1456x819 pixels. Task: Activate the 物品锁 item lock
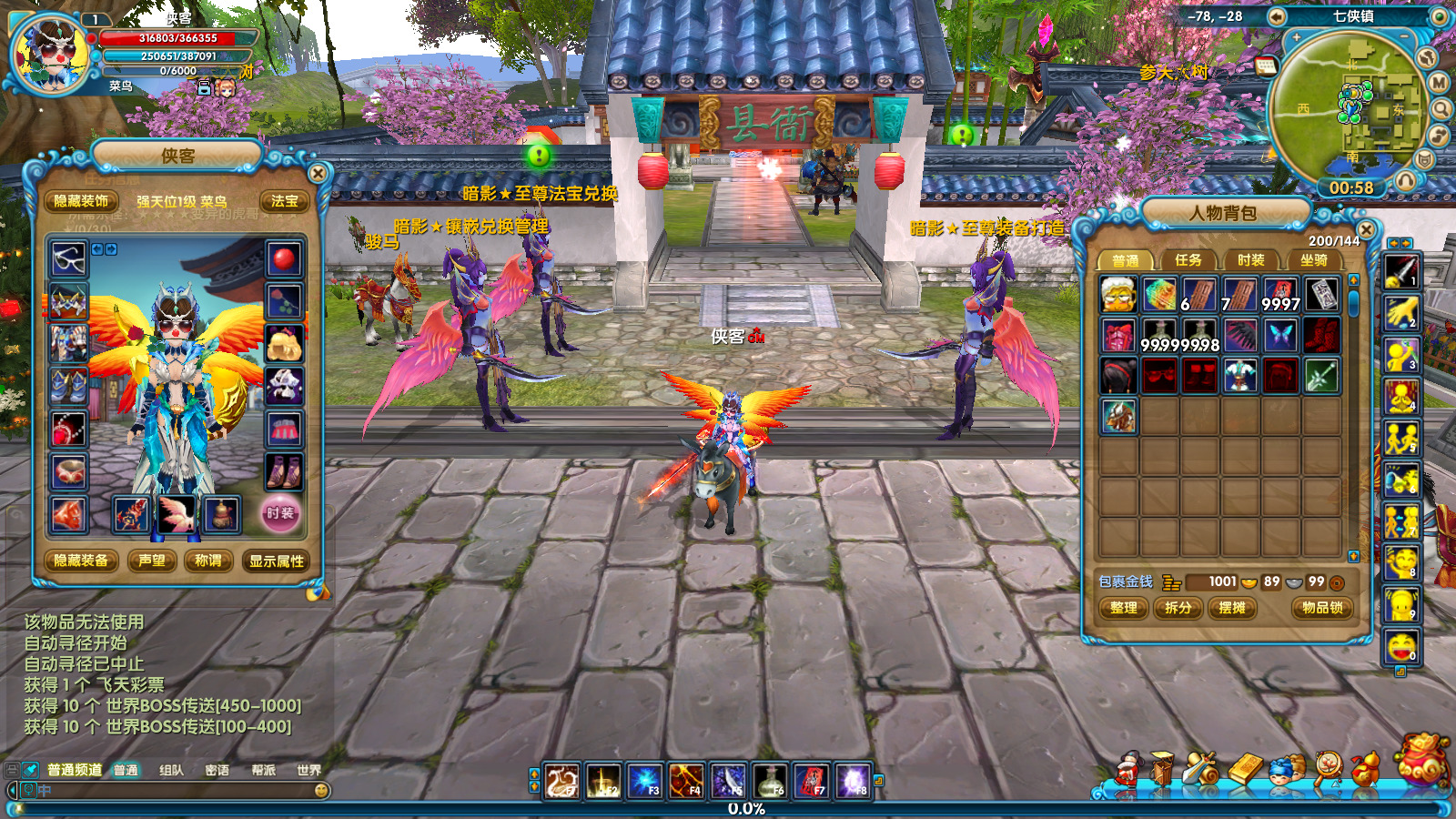tap(1321, 608)
